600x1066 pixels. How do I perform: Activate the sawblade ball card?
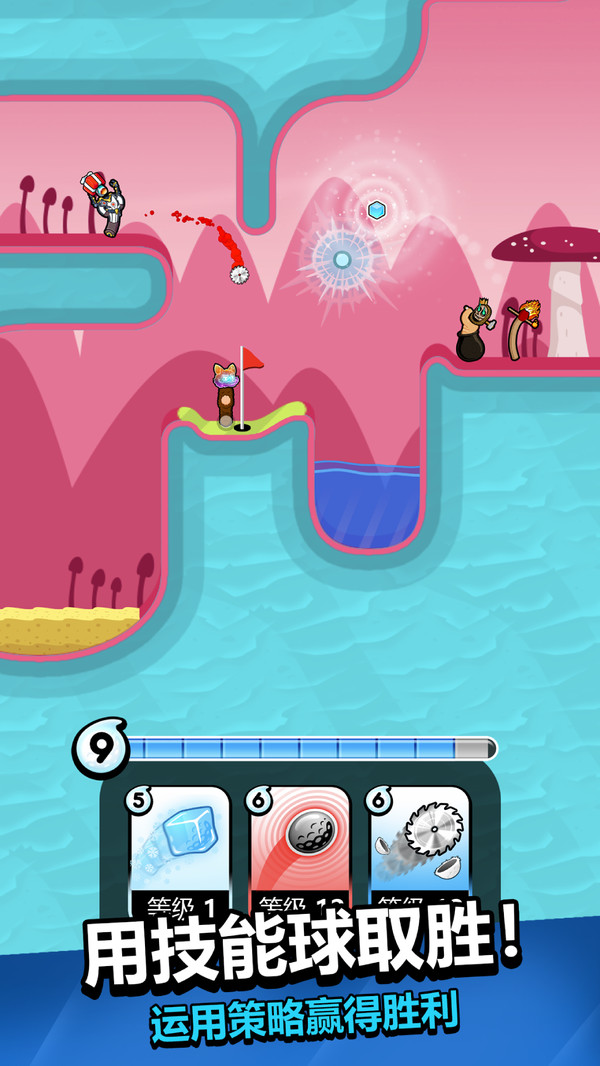coord(420,848)
